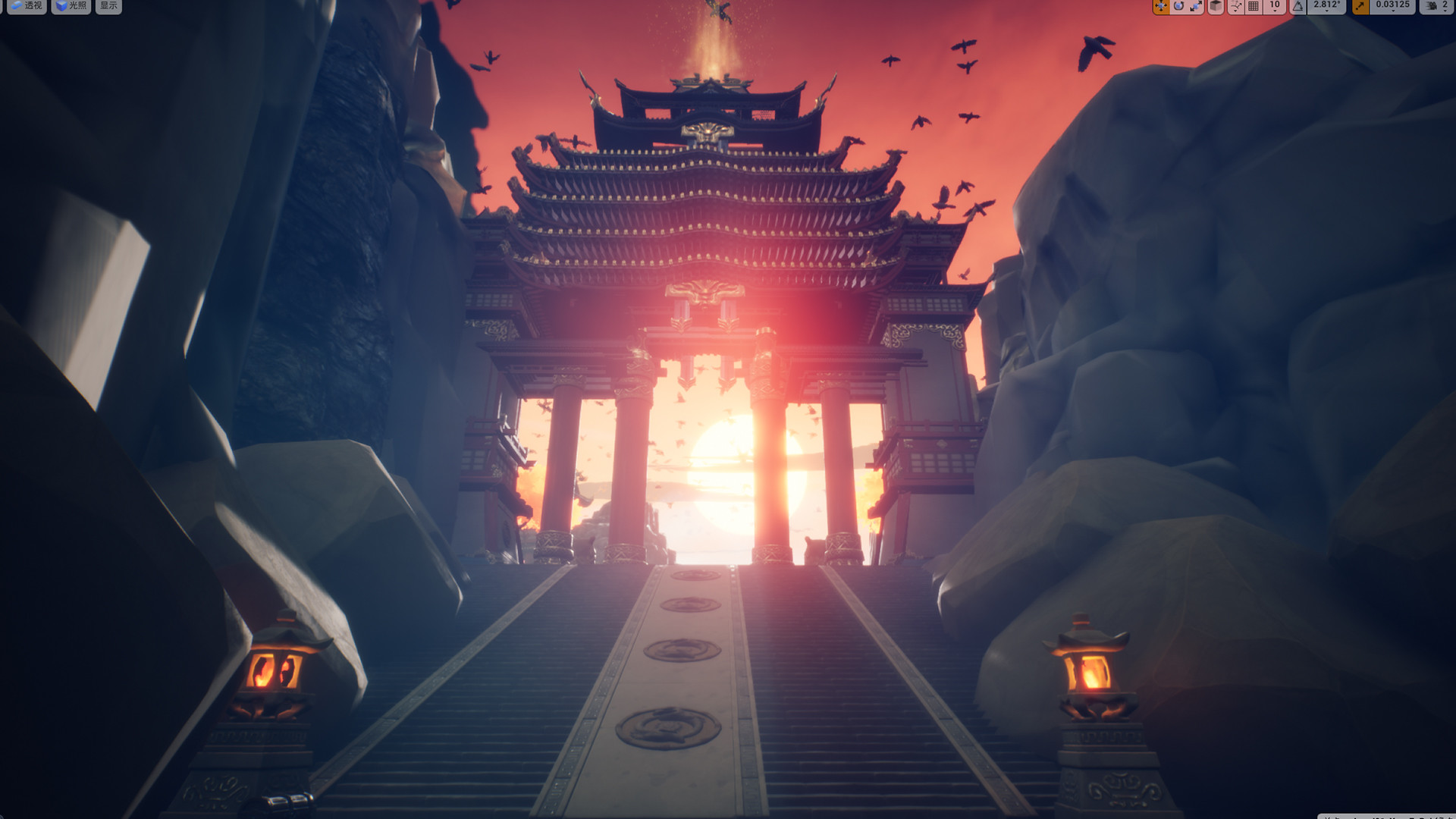Click the 光照 lit mode button
Image resolution: width=1456 pixels, height=819 pixels.
click(x=71, y=7)
